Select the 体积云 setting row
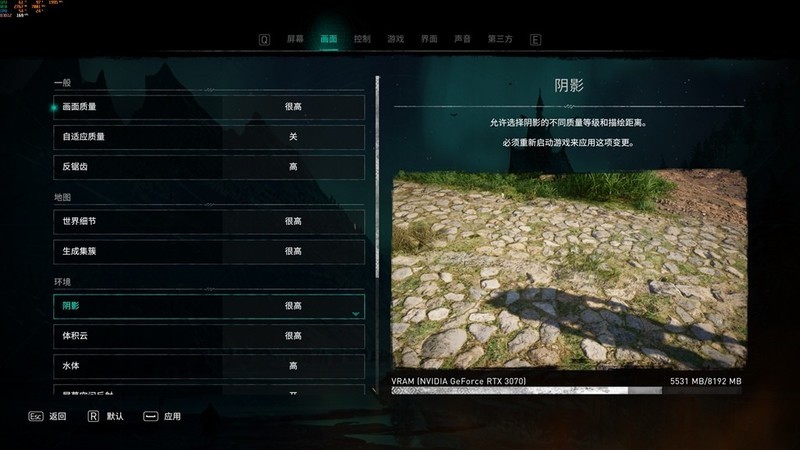The image size is (800, 450). pyautogui.click(x=209, y=336)
